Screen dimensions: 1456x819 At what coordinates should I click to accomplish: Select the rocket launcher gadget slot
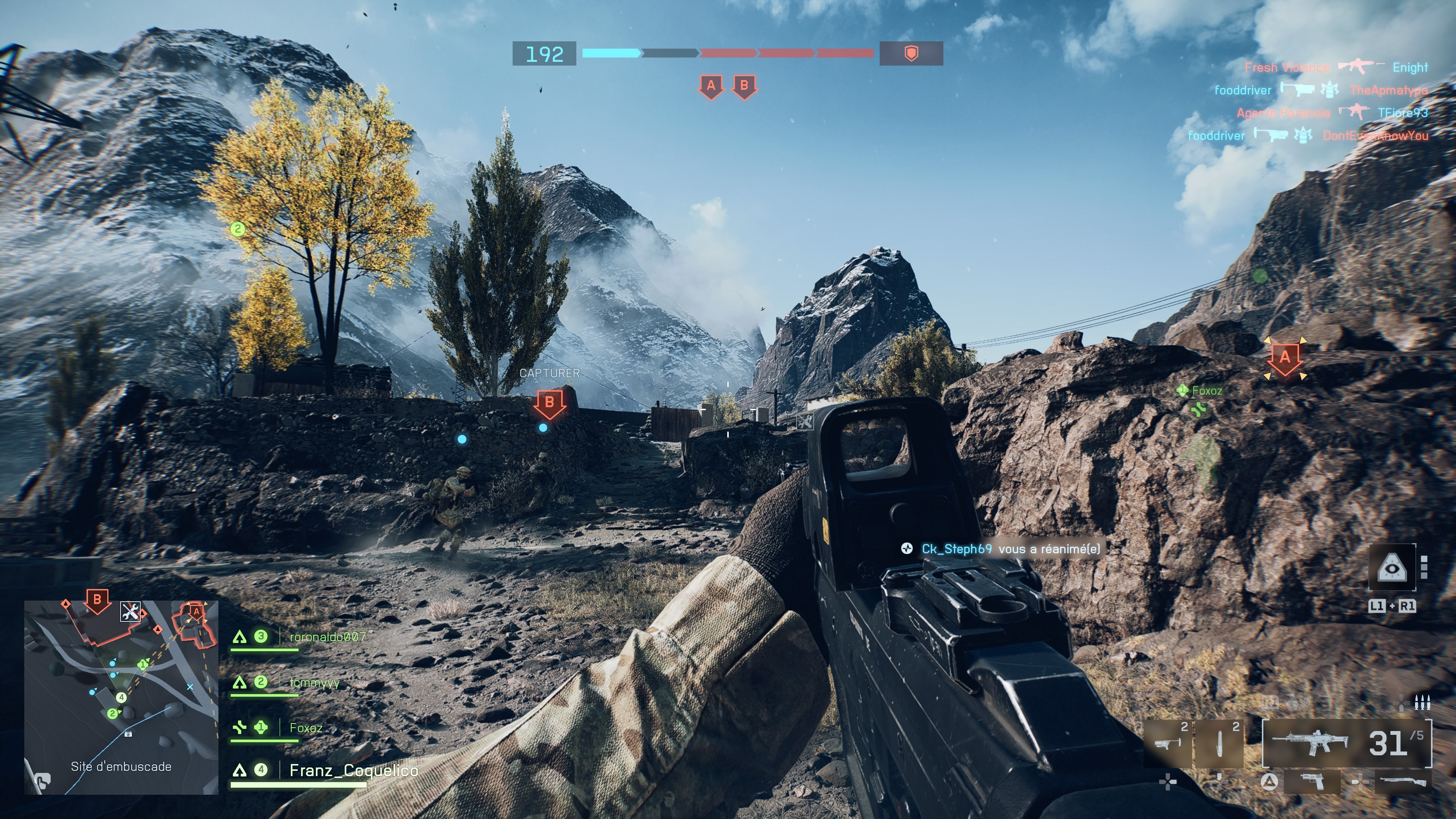[1168, 743]
